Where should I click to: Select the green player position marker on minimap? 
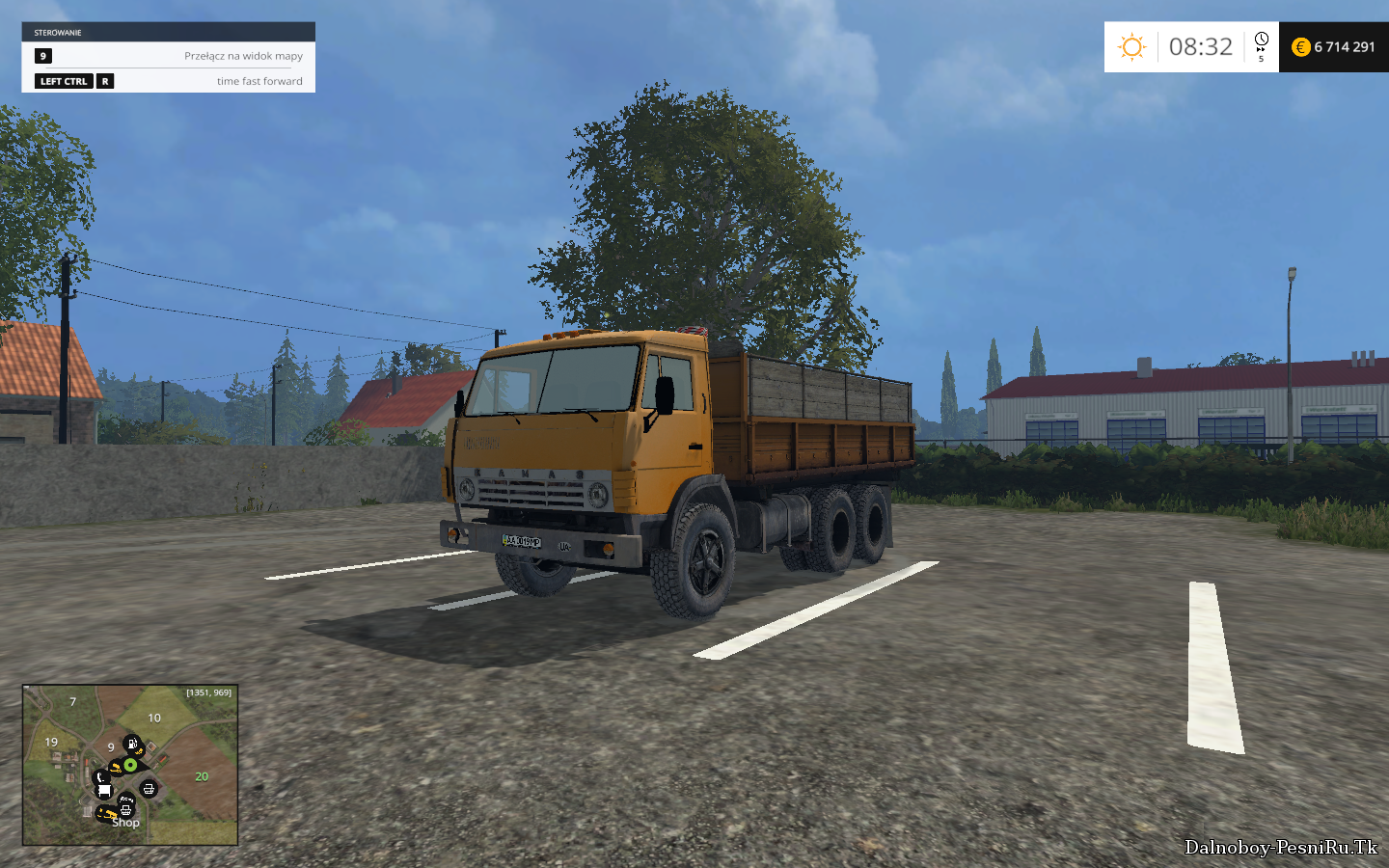(130, 765)
